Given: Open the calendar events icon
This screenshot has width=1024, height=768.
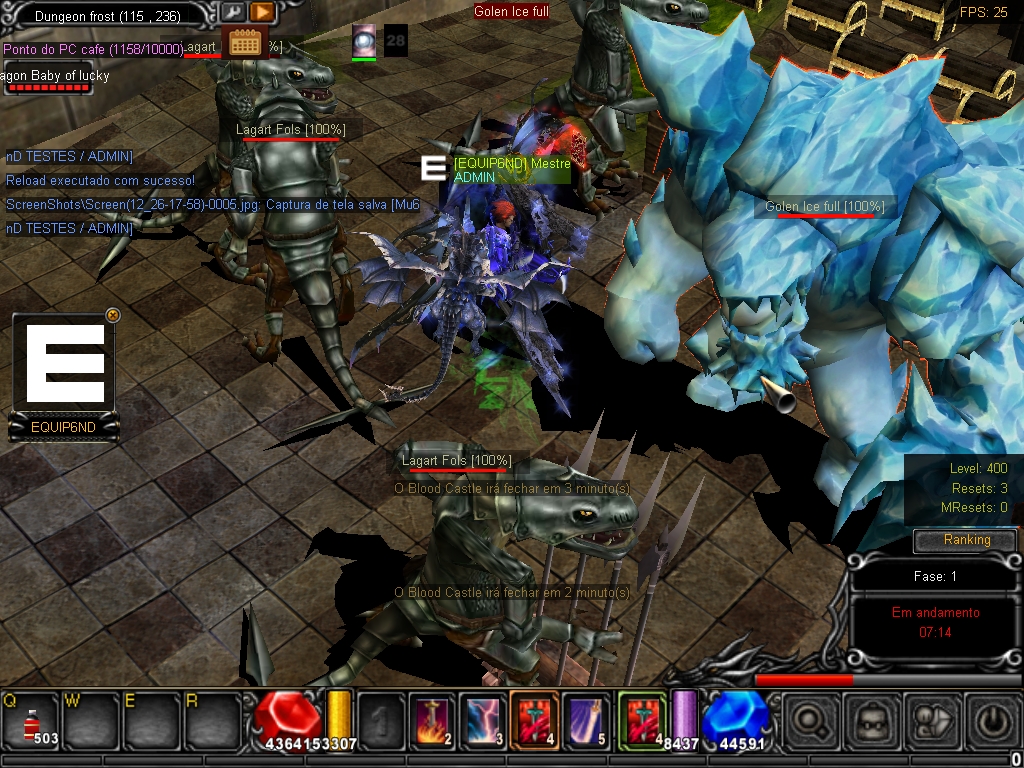Looking at the screenshot, I should point(244,42).
